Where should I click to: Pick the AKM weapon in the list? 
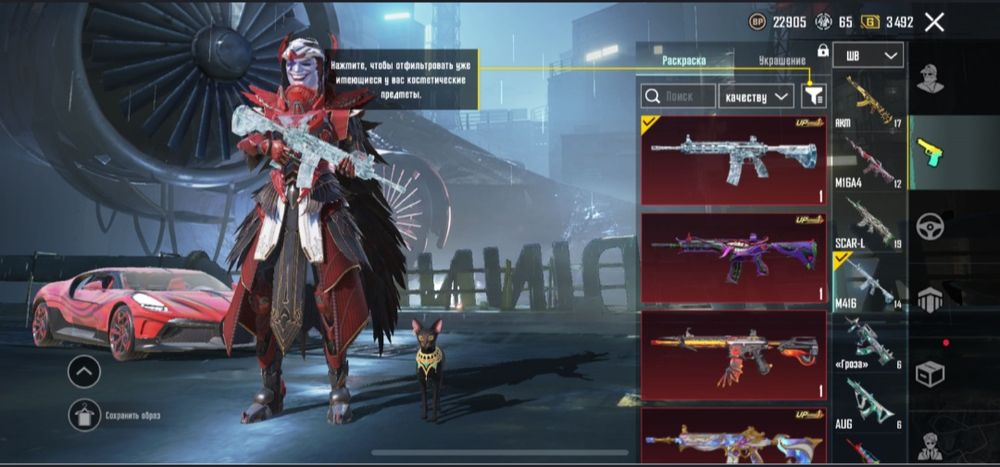tap(868, 102)
